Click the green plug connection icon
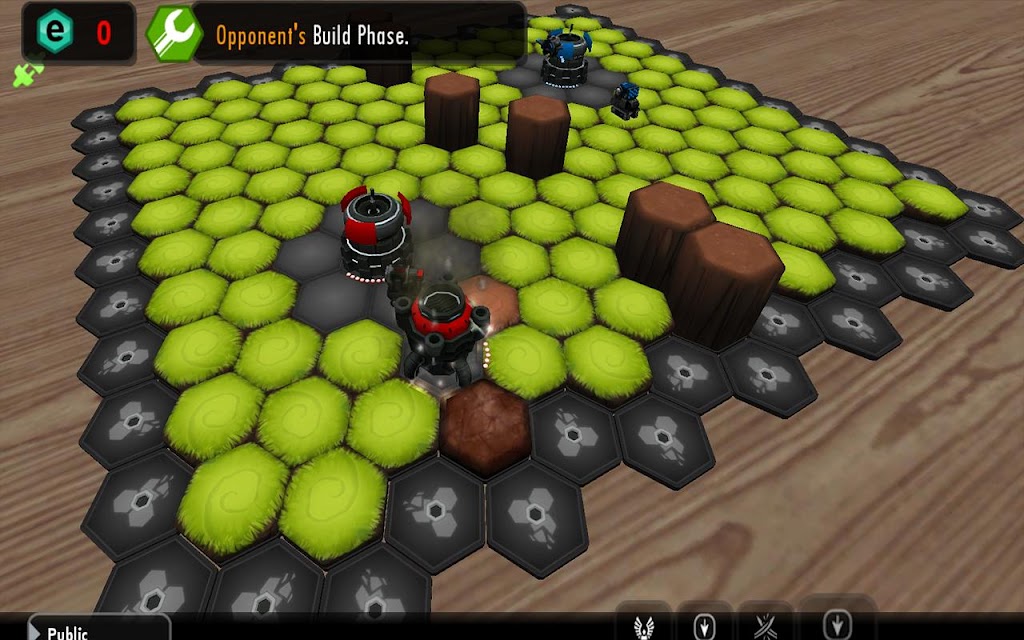1024x640 pixels. 27,76
